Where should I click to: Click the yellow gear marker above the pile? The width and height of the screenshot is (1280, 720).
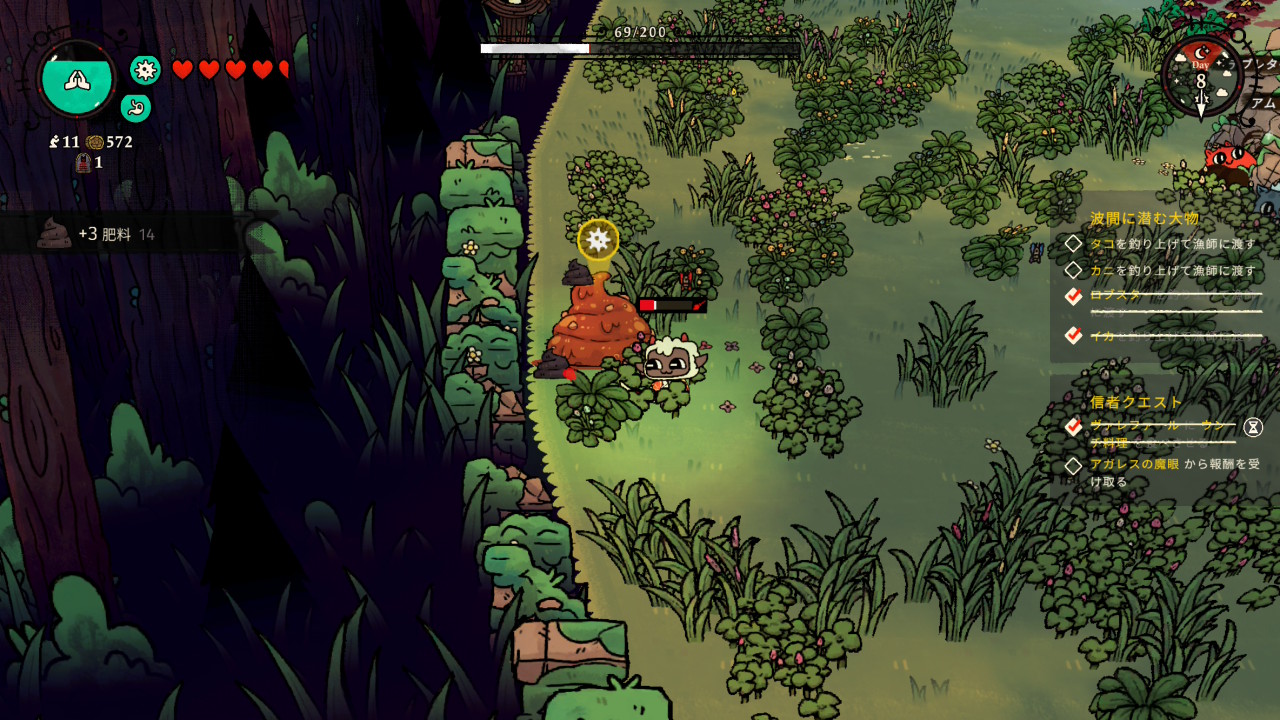pyautogui.click(x=598, y=239)
